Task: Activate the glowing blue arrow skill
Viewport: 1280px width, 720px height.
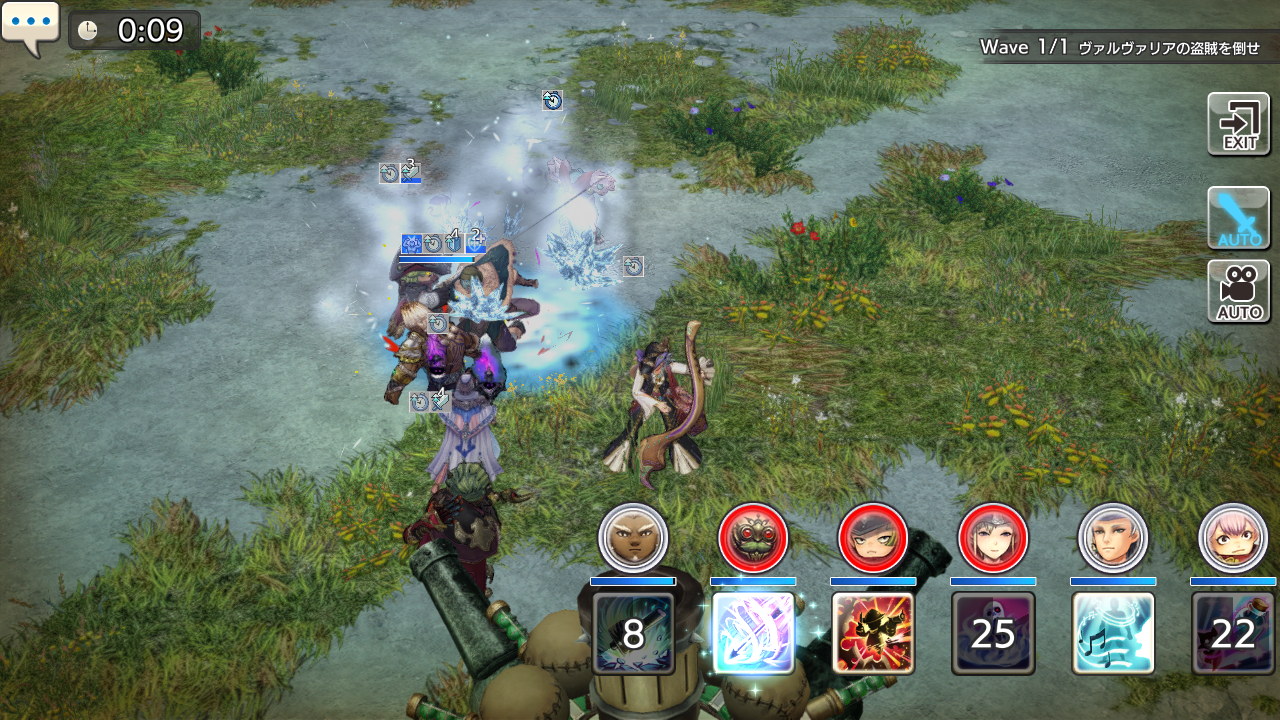Action: 753,633
